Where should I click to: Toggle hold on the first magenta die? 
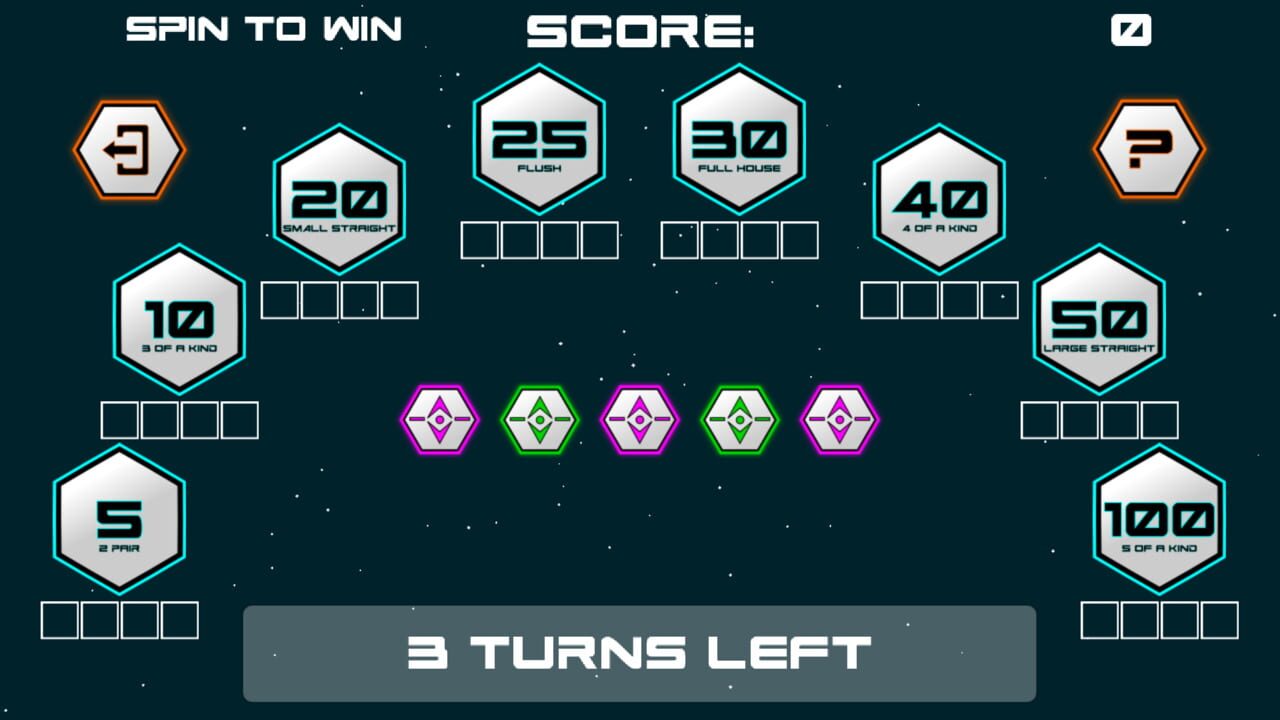click(x=440, y=420)
